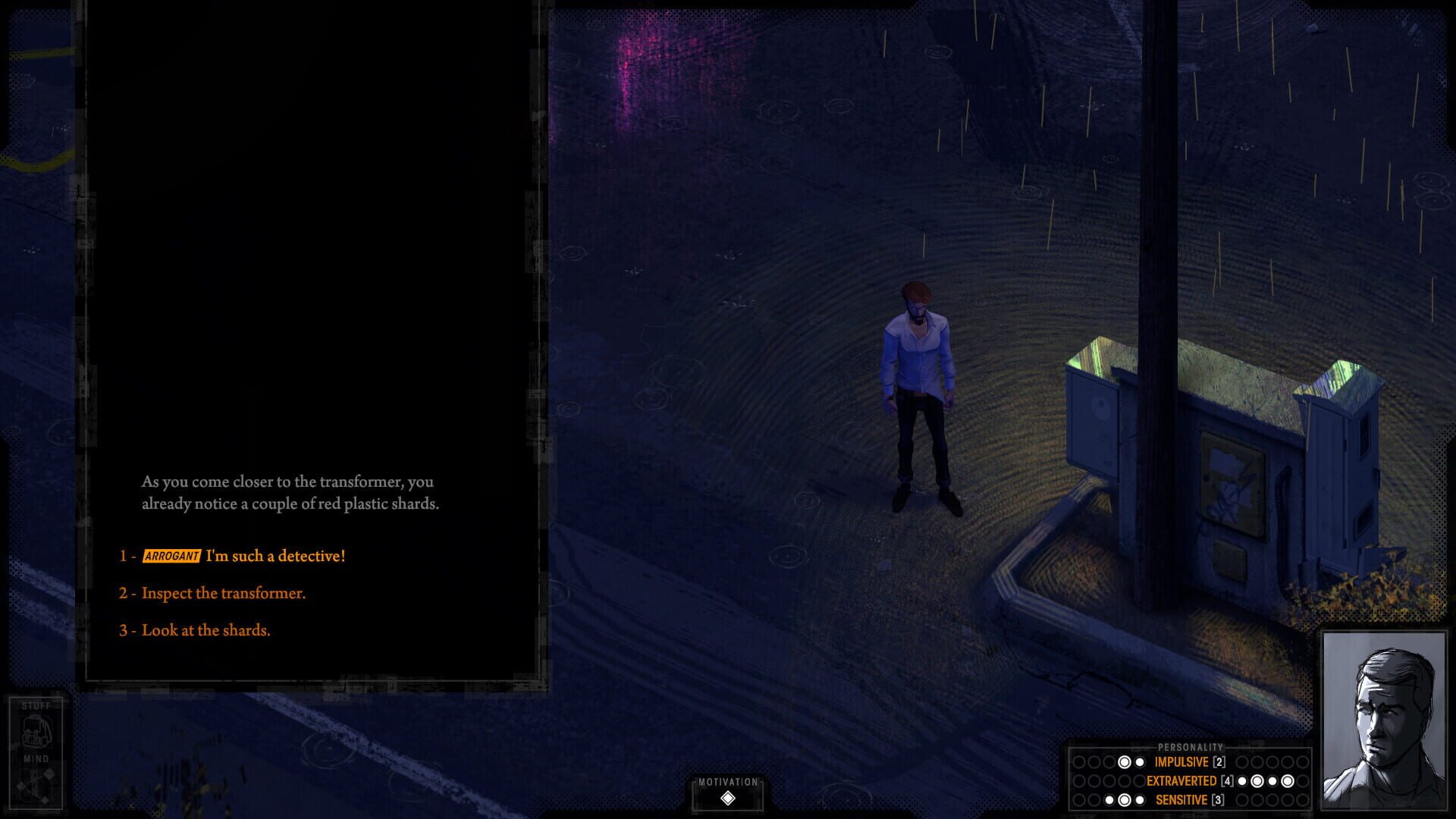Click the MOTIVATION diamond indicator
Image resolution: width=1456 pixels, height=819 pixels.
(x=729, y=796)
